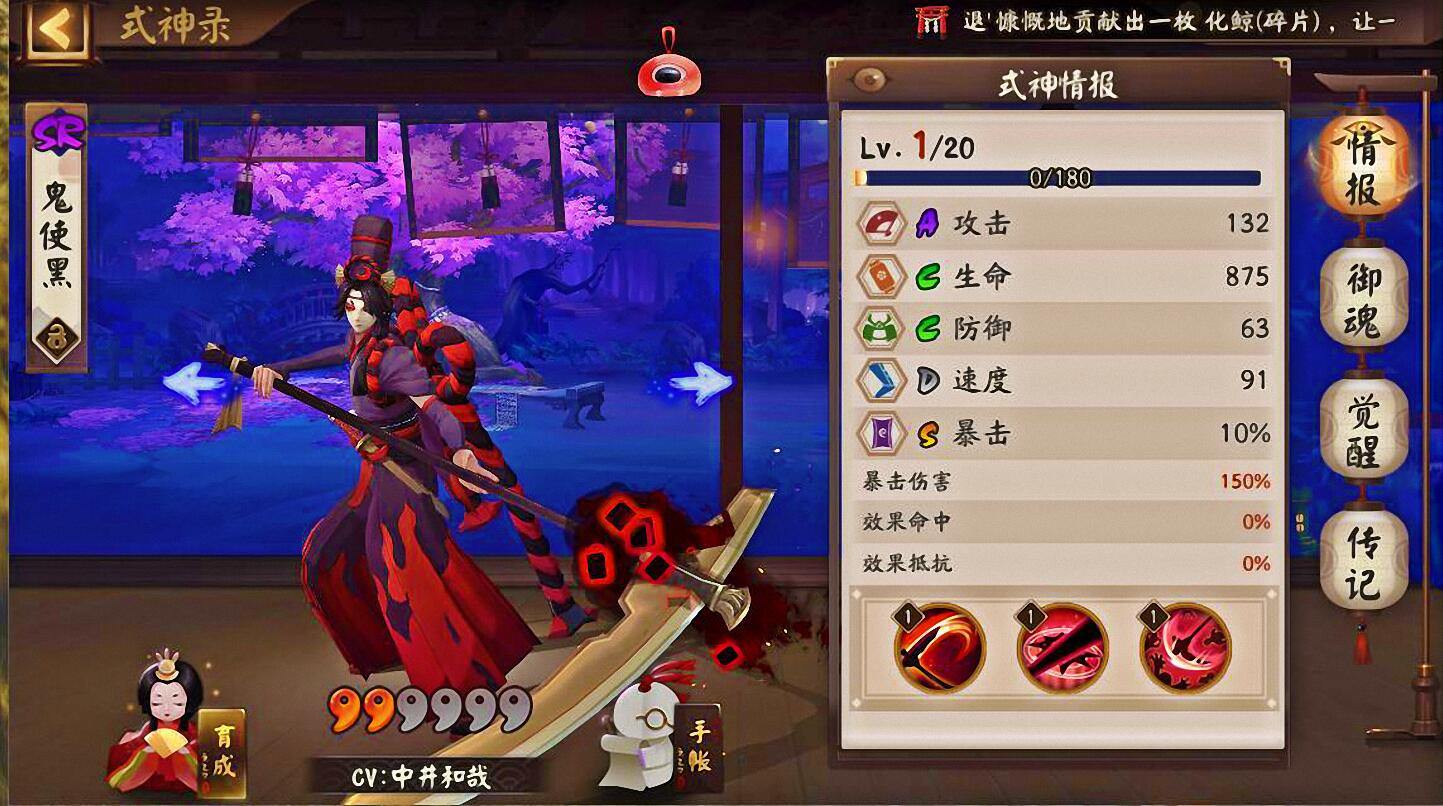This screenshot has height=806, width=1443.
Task: Click the 0/180 experience progress bar
Action: (1060, 177)
